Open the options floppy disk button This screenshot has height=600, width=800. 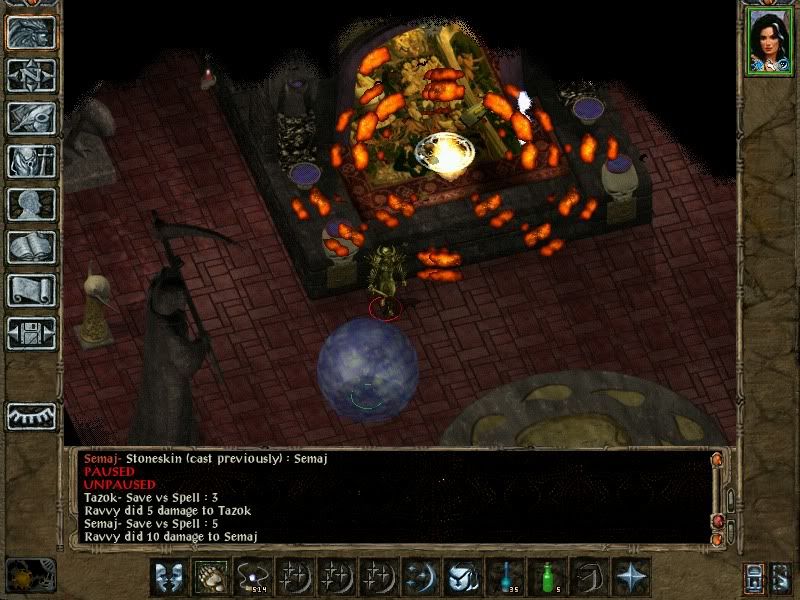point(31,333)
